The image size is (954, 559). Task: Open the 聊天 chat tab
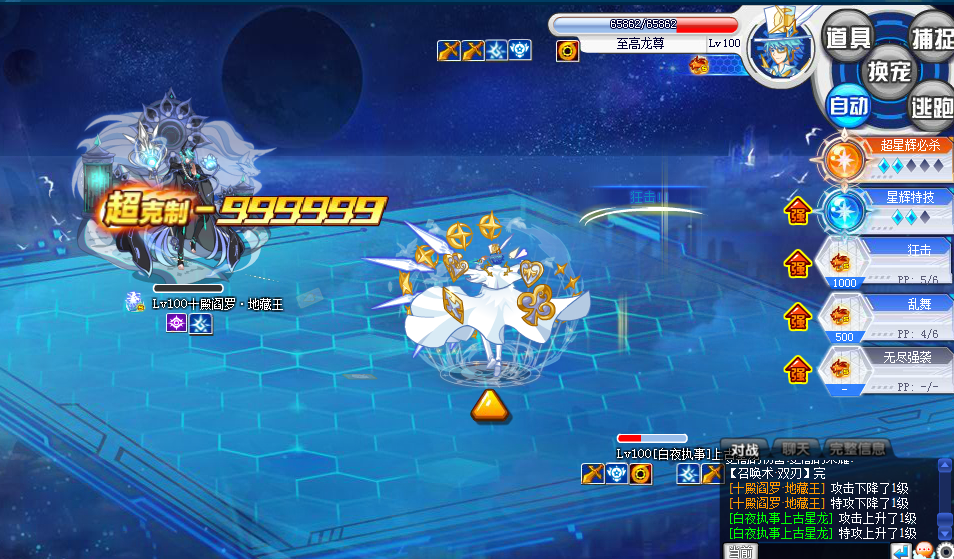click(x=795, y=449)
